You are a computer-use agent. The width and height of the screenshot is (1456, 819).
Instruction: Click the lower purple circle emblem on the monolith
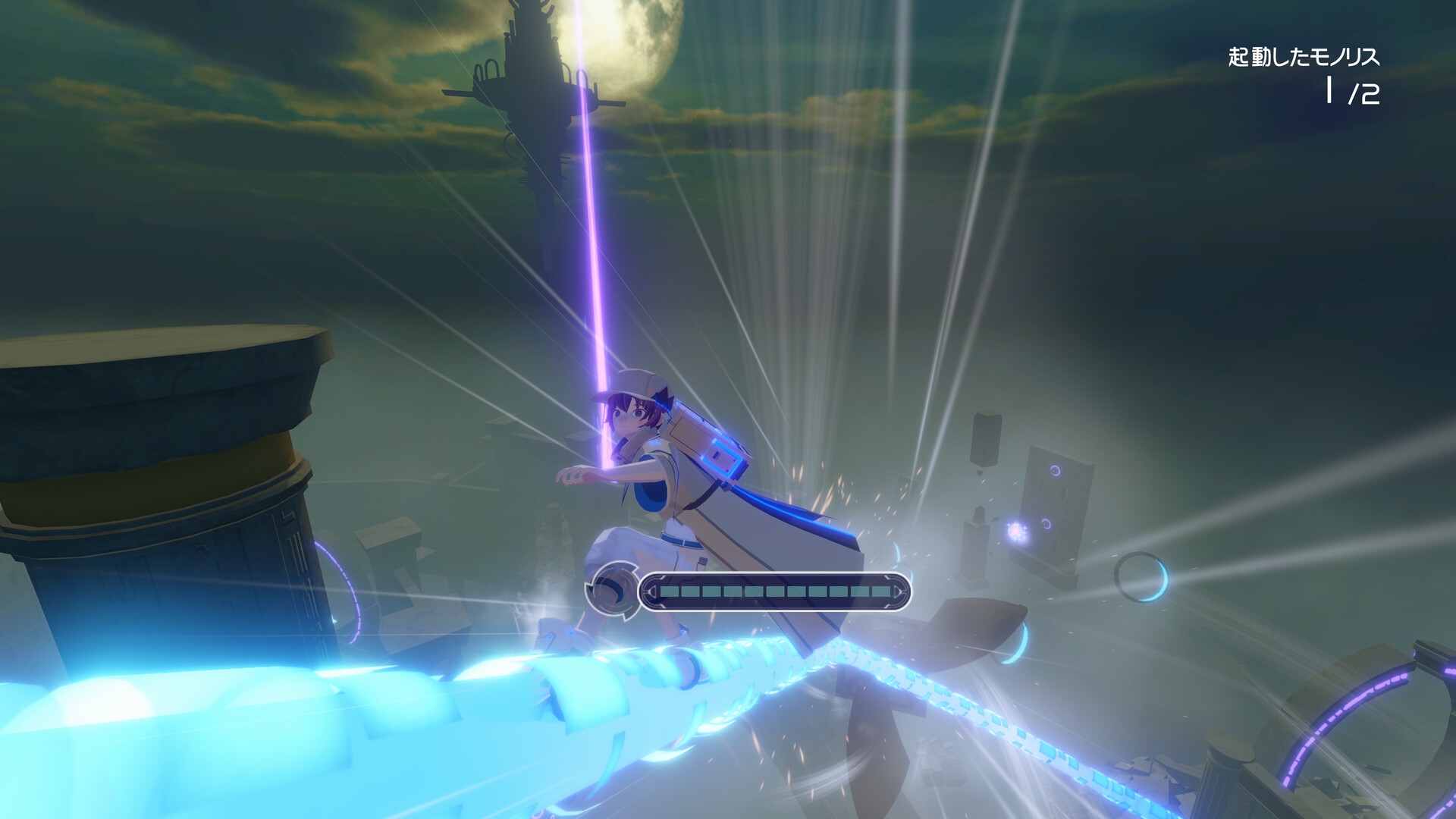(1046, 523)
